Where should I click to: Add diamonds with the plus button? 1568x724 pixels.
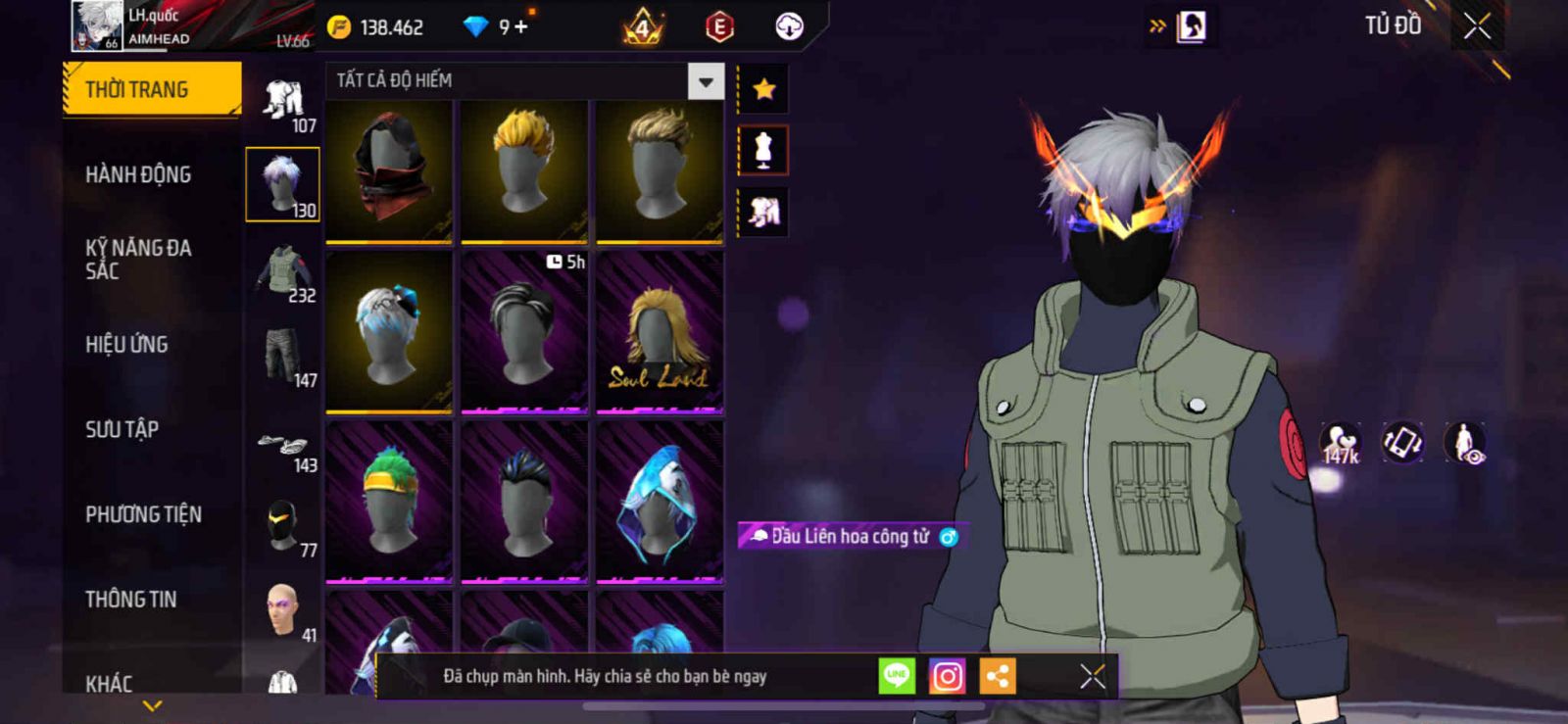[519, 27]
